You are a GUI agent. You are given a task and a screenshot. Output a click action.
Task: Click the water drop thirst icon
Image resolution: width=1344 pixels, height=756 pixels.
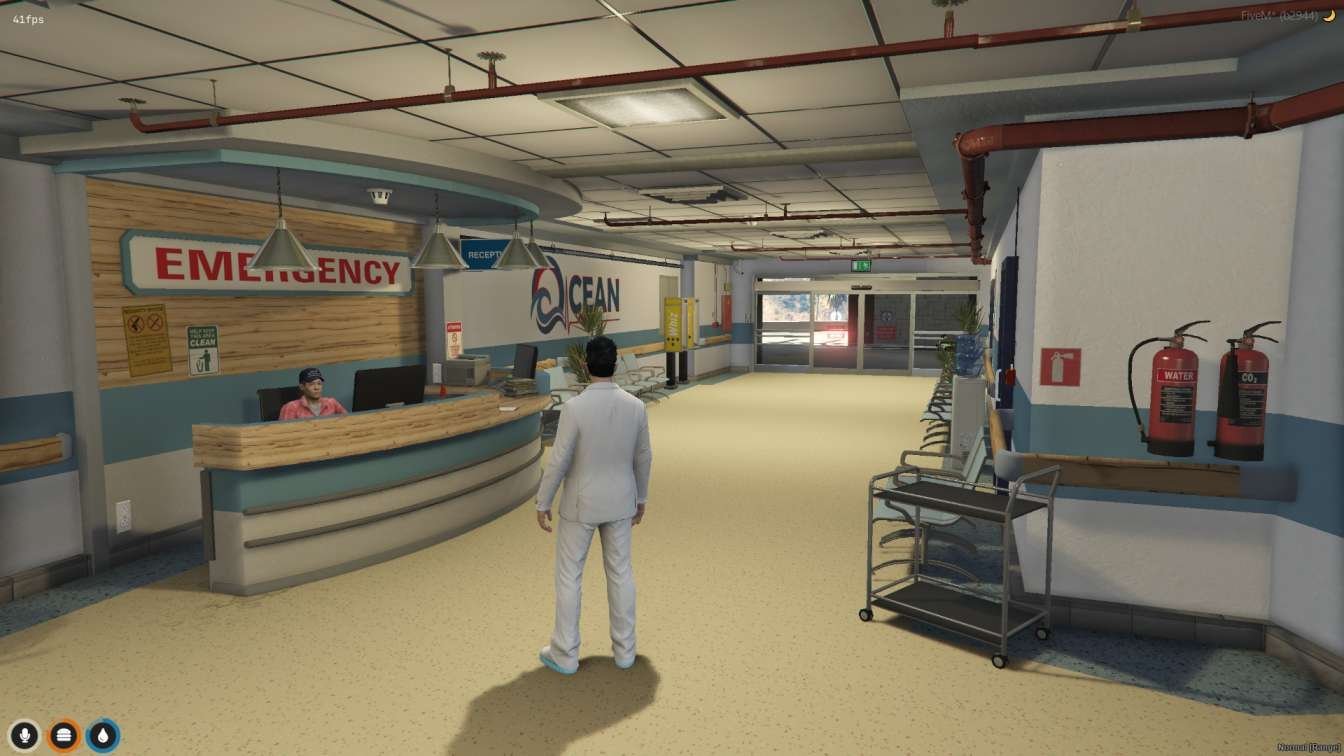(x=102, y=735)
